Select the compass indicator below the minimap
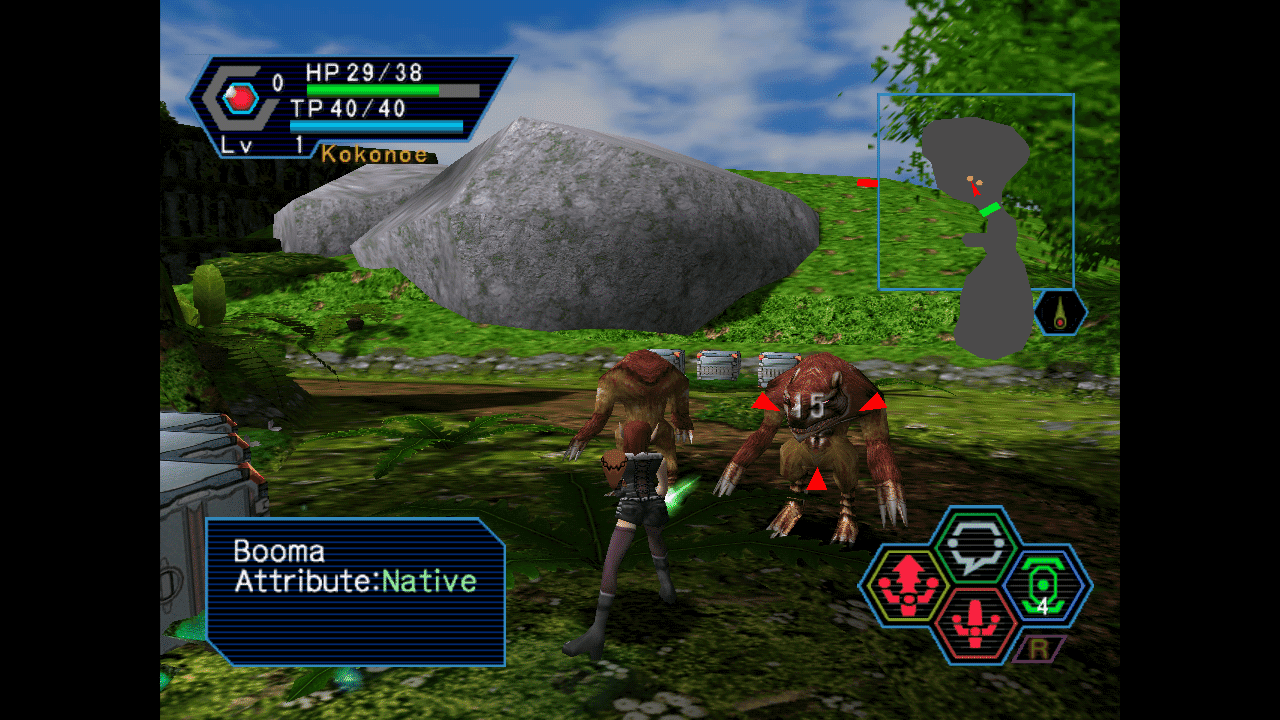 (1060, 312)
